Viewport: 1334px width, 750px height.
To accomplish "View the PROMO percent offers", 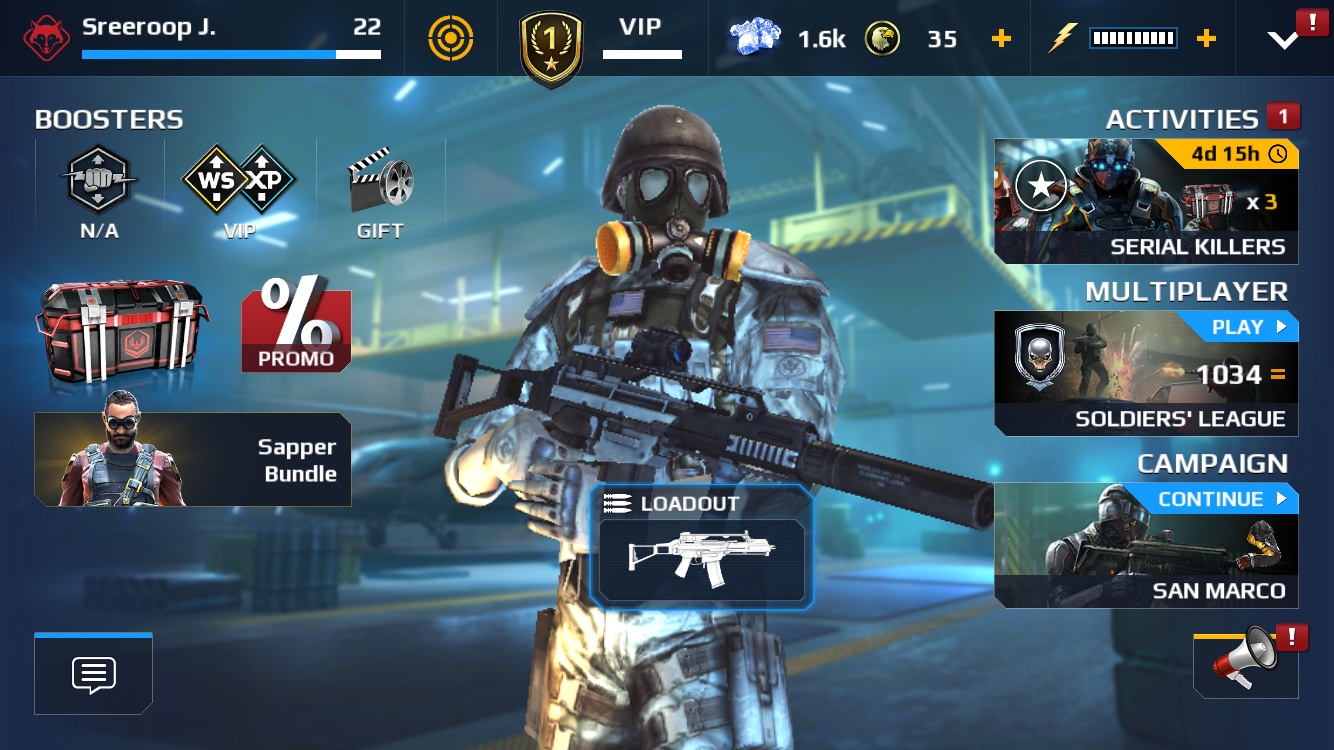I will point(296,326).
